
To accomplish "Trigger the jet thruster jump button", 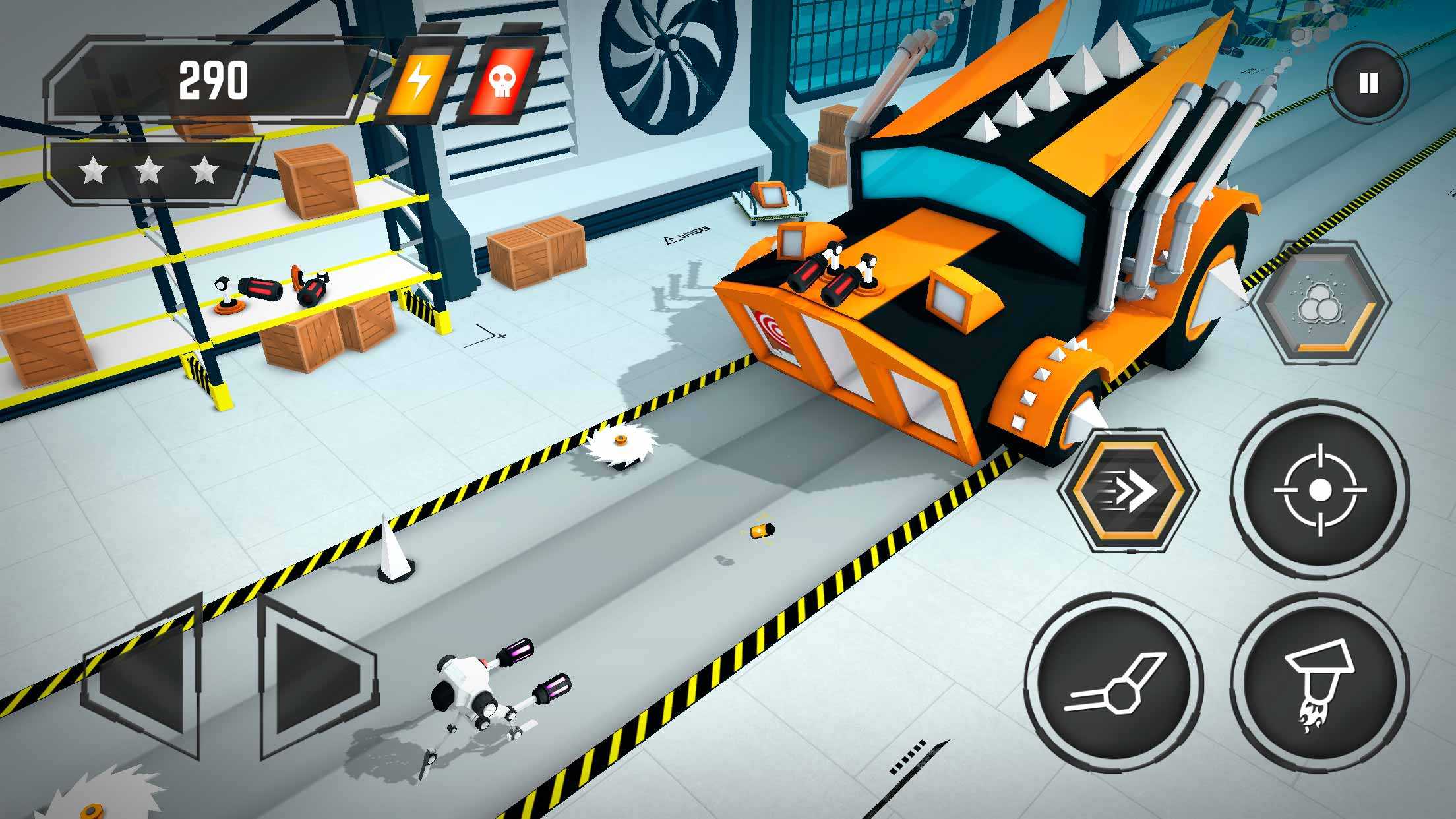I will 1319,686.
